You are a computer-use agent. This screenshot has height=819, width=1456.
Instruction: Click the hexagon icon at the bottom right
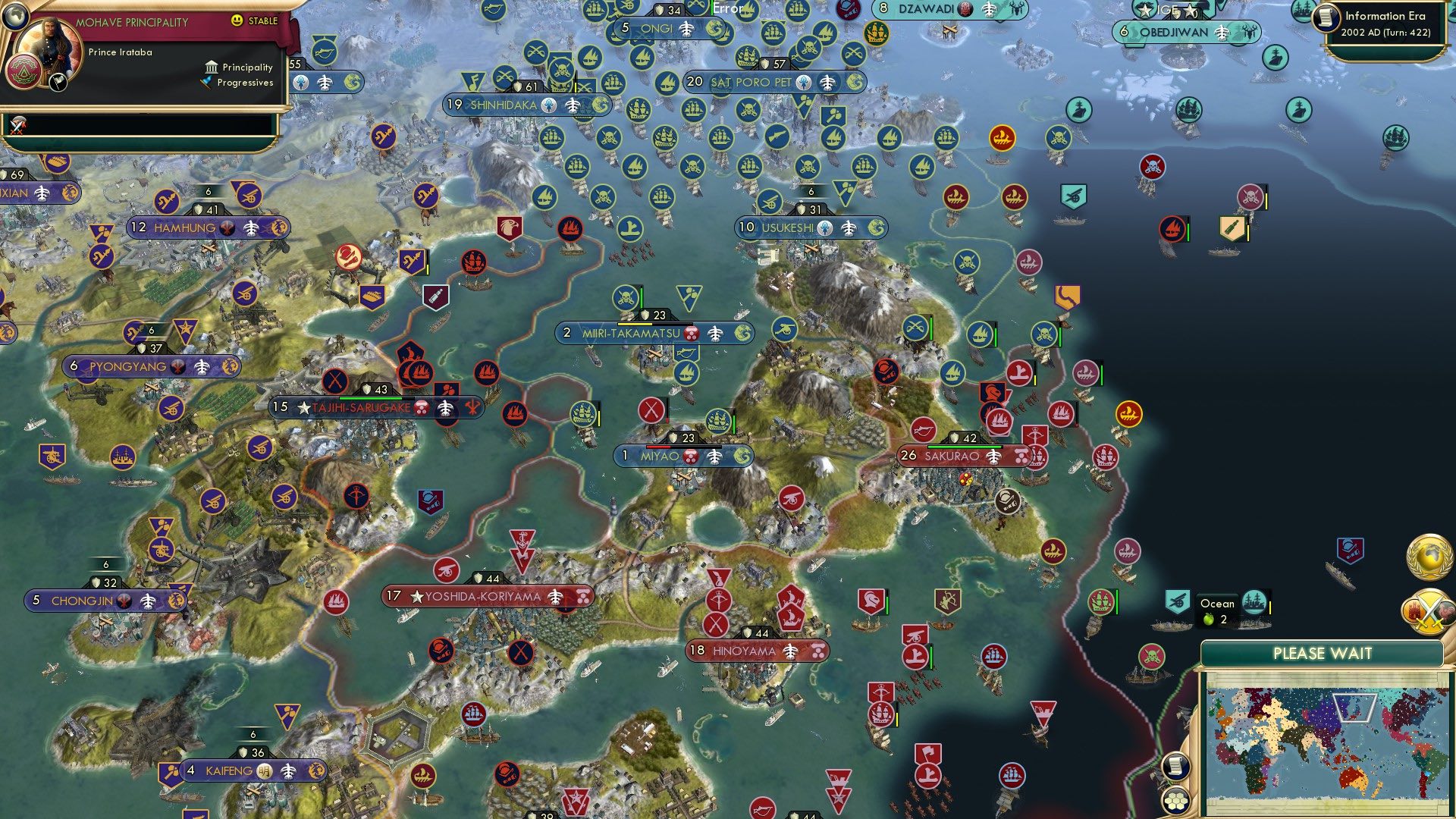coord(1175,801)
